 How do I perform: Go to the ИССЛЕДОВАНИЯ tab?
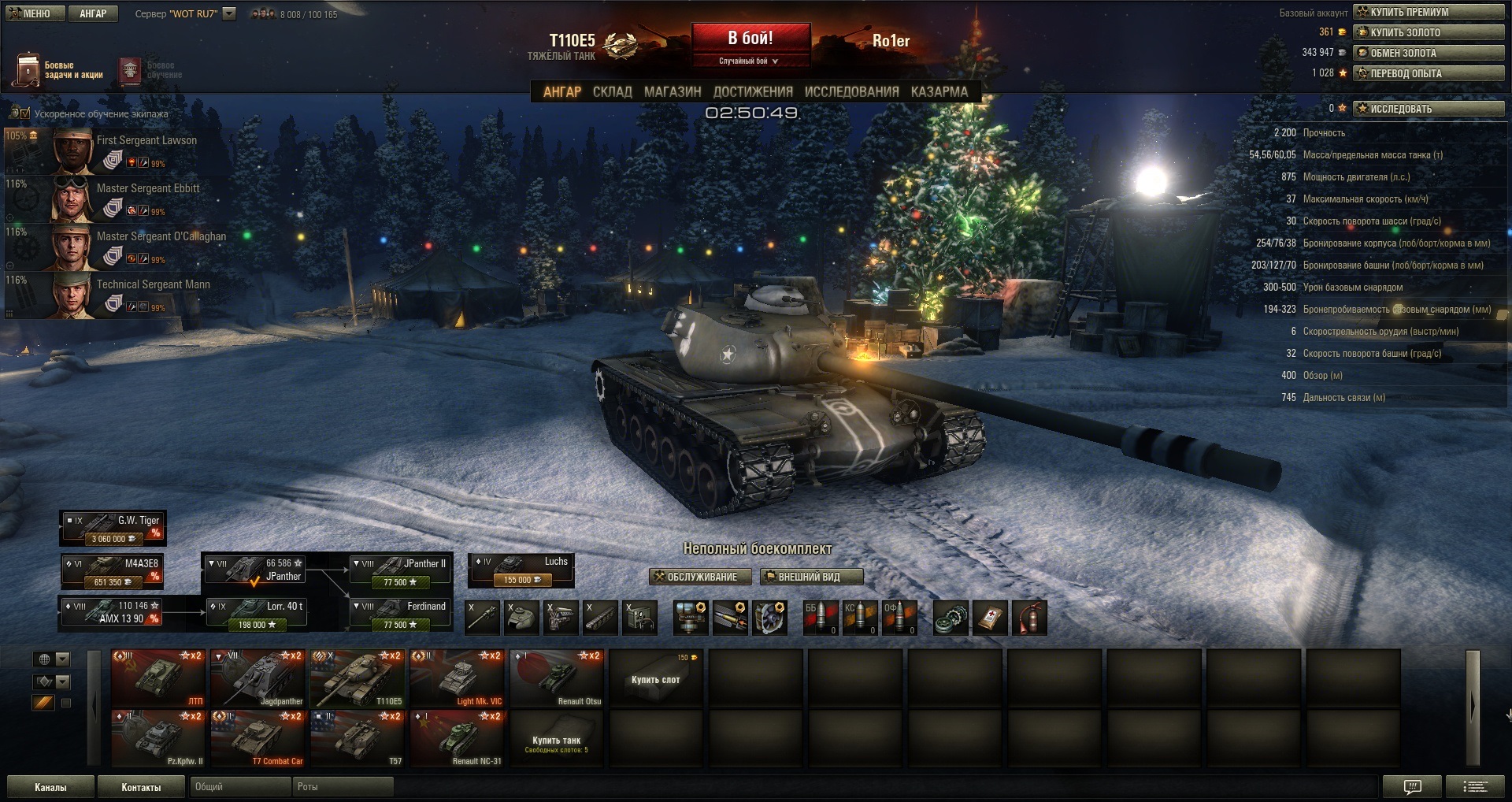click(851, 91)
